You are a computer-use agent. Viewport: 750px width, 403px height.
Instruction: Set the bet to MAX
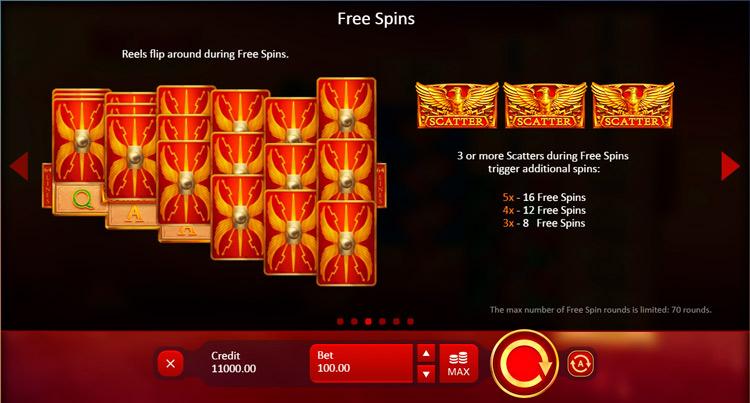pyautogui.click(x=458, y=363)
